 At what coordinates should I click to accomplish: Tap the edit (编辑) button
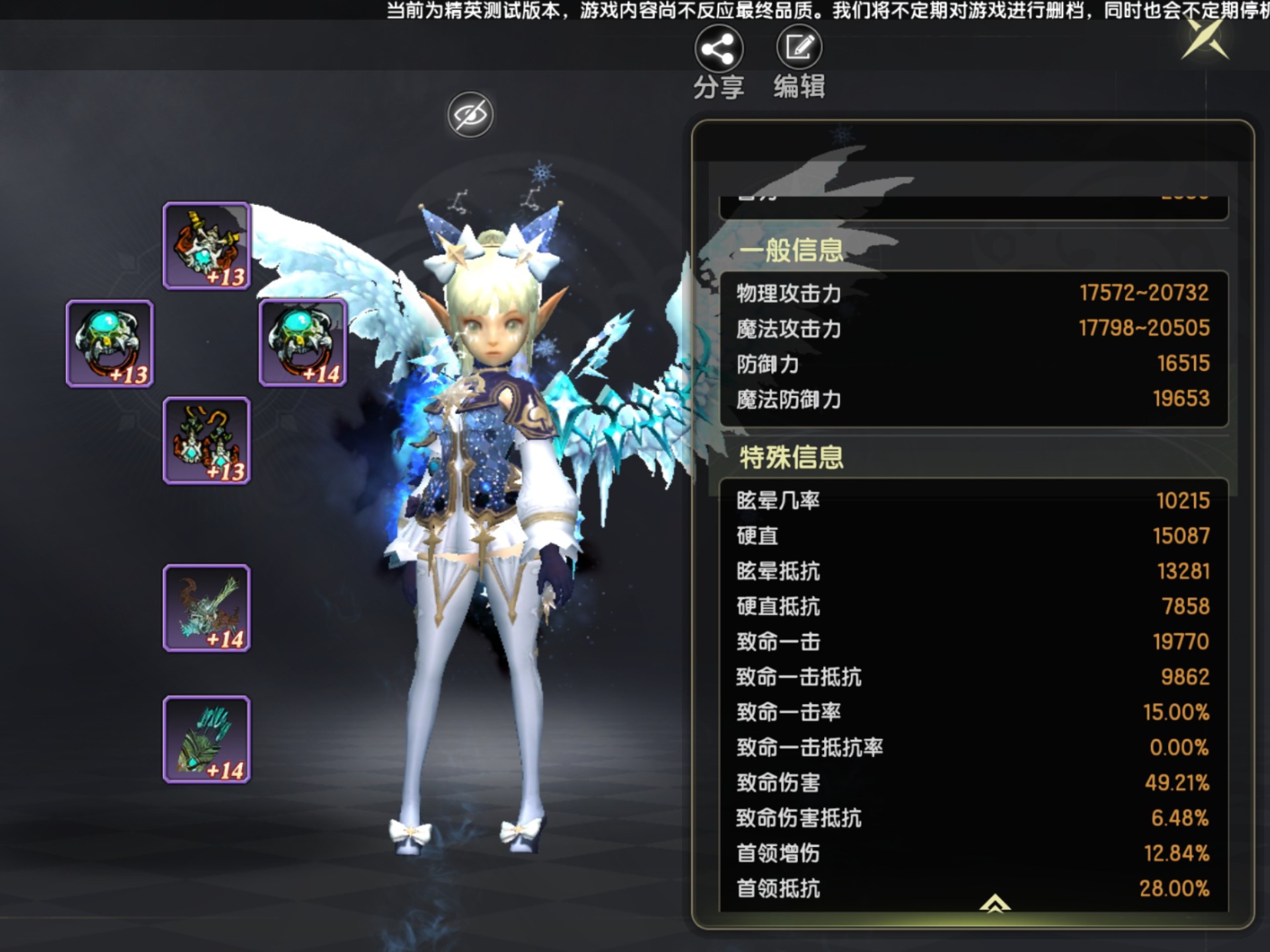[x=799, y=48]
